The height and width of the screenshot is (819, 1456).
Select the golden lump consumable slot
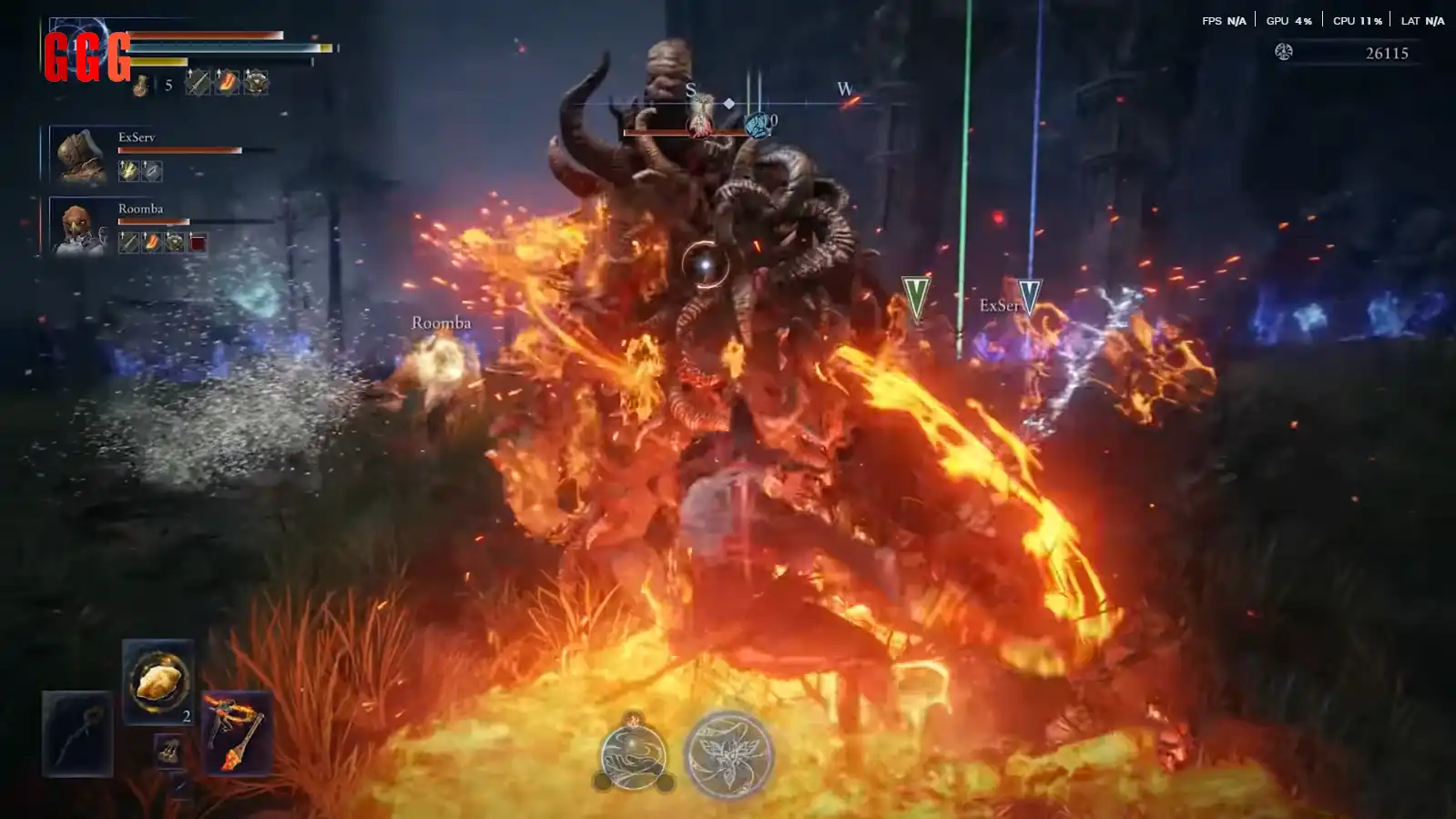click(158, 681)
